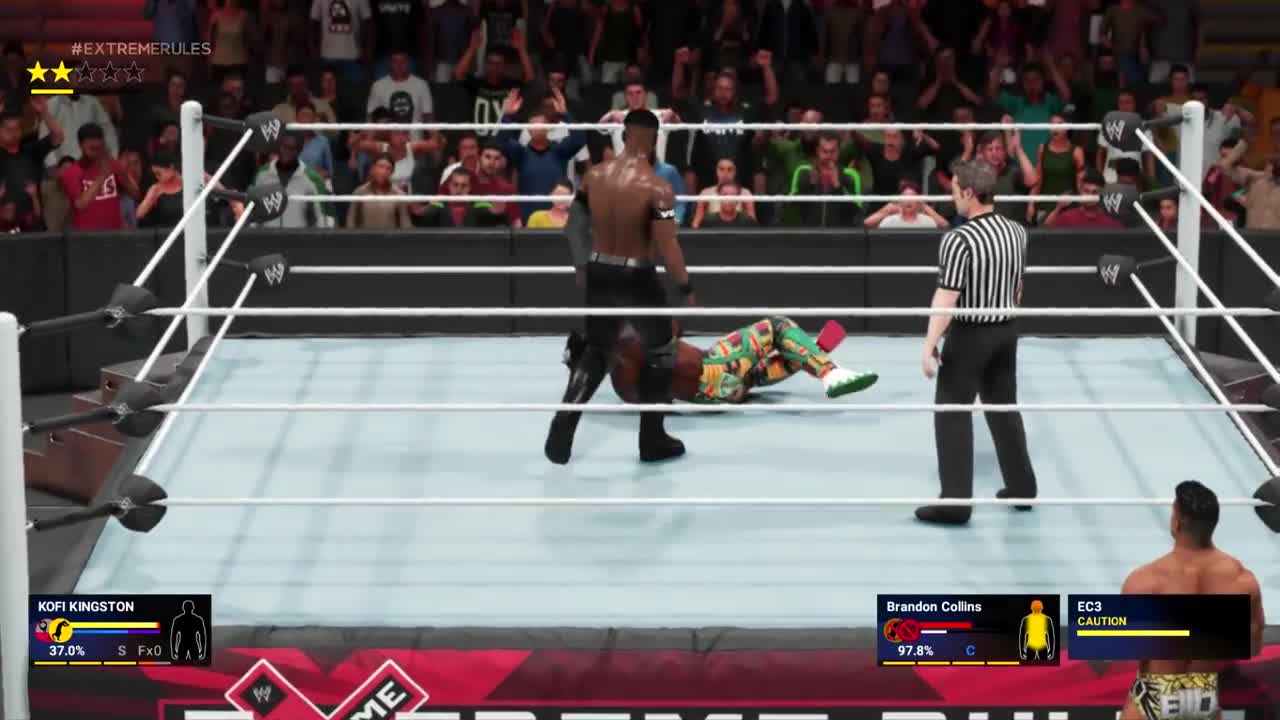Click Kofi Kingston's yellow momentum bar
Screen dimensions: 1280x720
[x=113, y=625]
